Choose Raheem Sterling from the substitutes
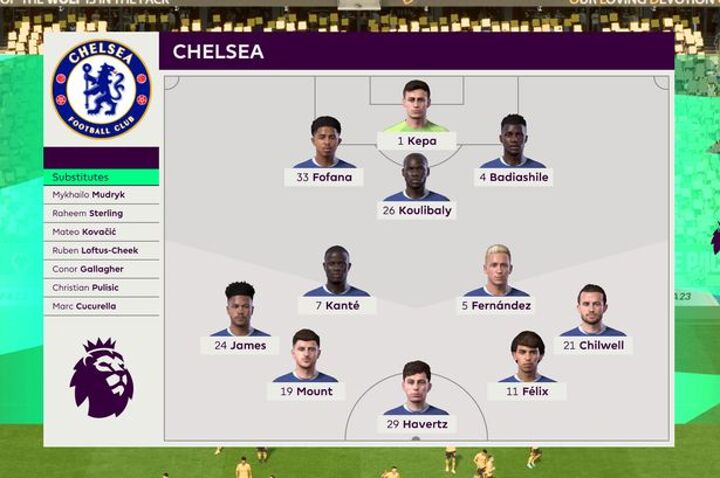 (101, 213)
